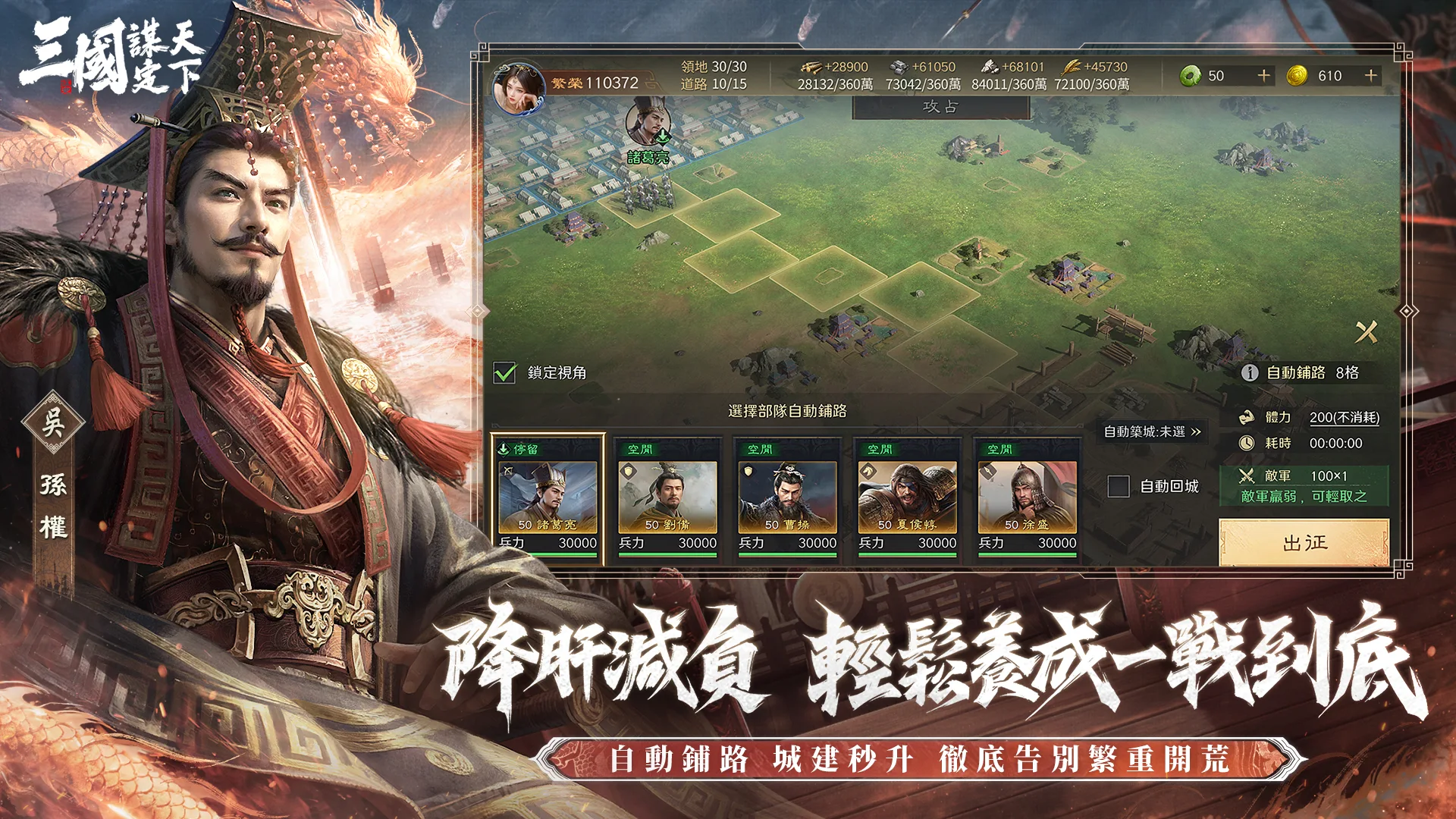
Task: Click the stone resource icon showing +68101
Action: coord(990,67)
